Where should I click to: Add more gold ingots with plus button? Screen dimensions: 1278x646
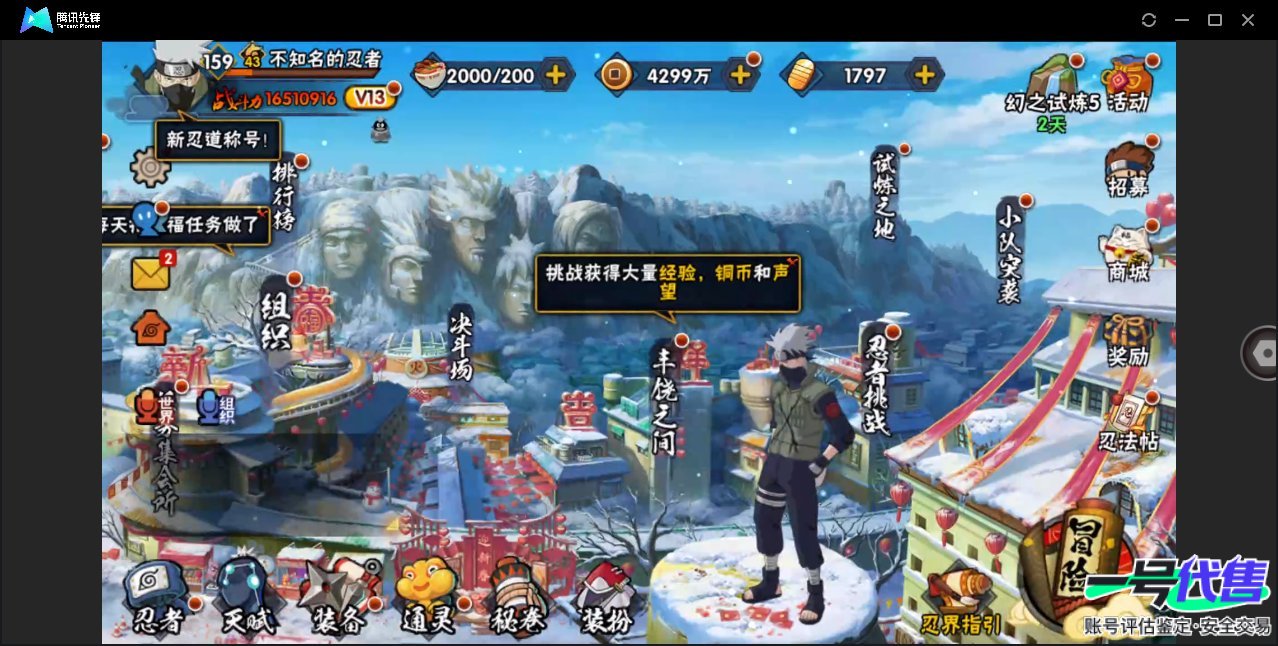point(925,75)
